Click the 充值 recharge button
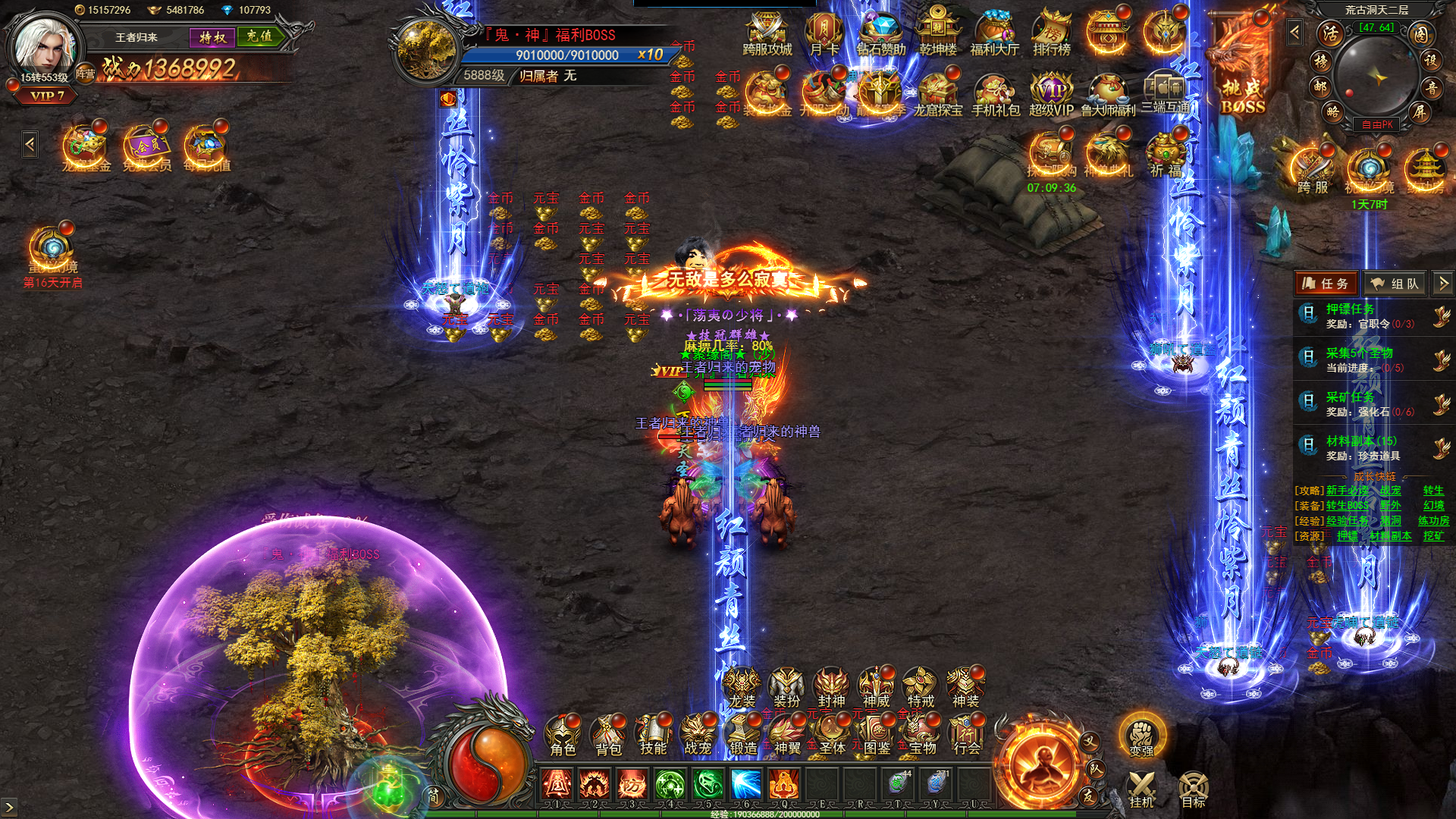The image size is (1456, 819). pyautogui.click(x=259, y=36)
